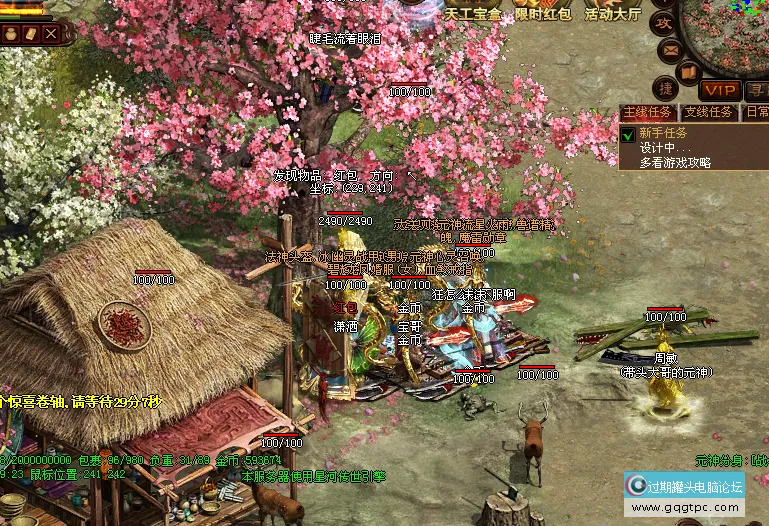Click the gold scroll icon under the health bar
The height and width of the screenshot is (526, 769).
31,33
